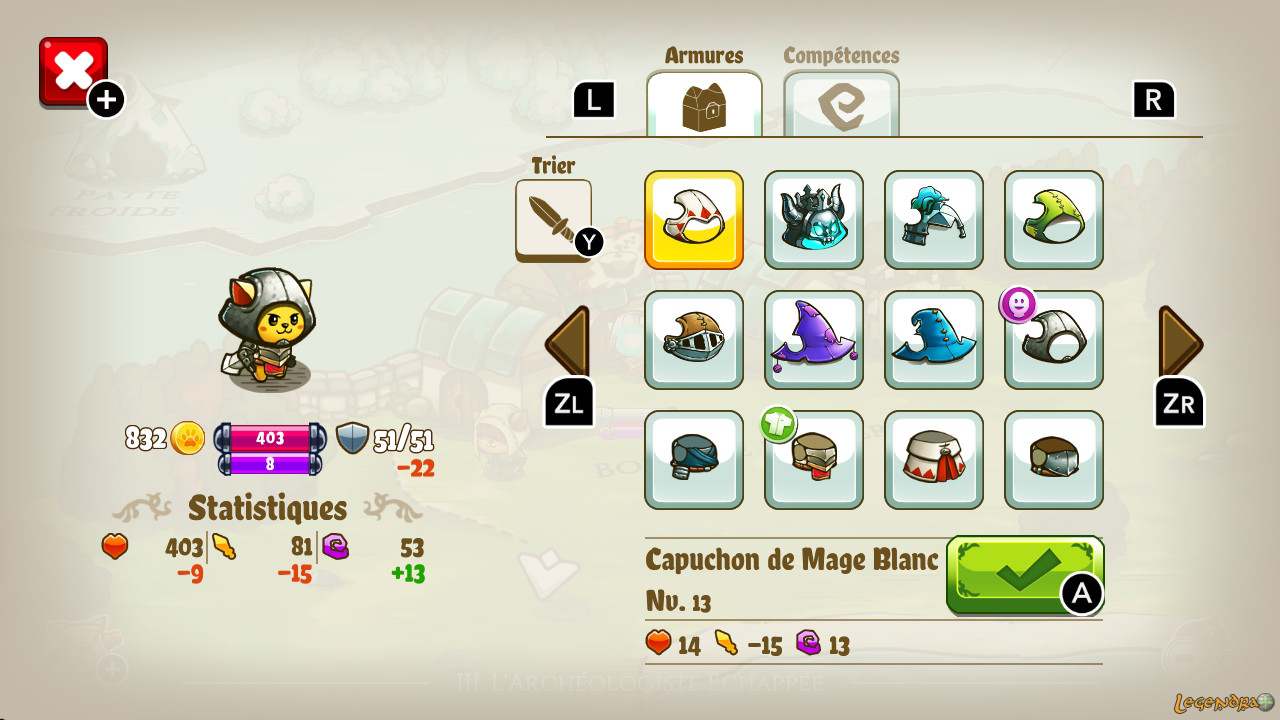The height and width of the screenshot is (720, 1280).
Task: Select the green stitched hood
Action: [x=1054, y=220]
